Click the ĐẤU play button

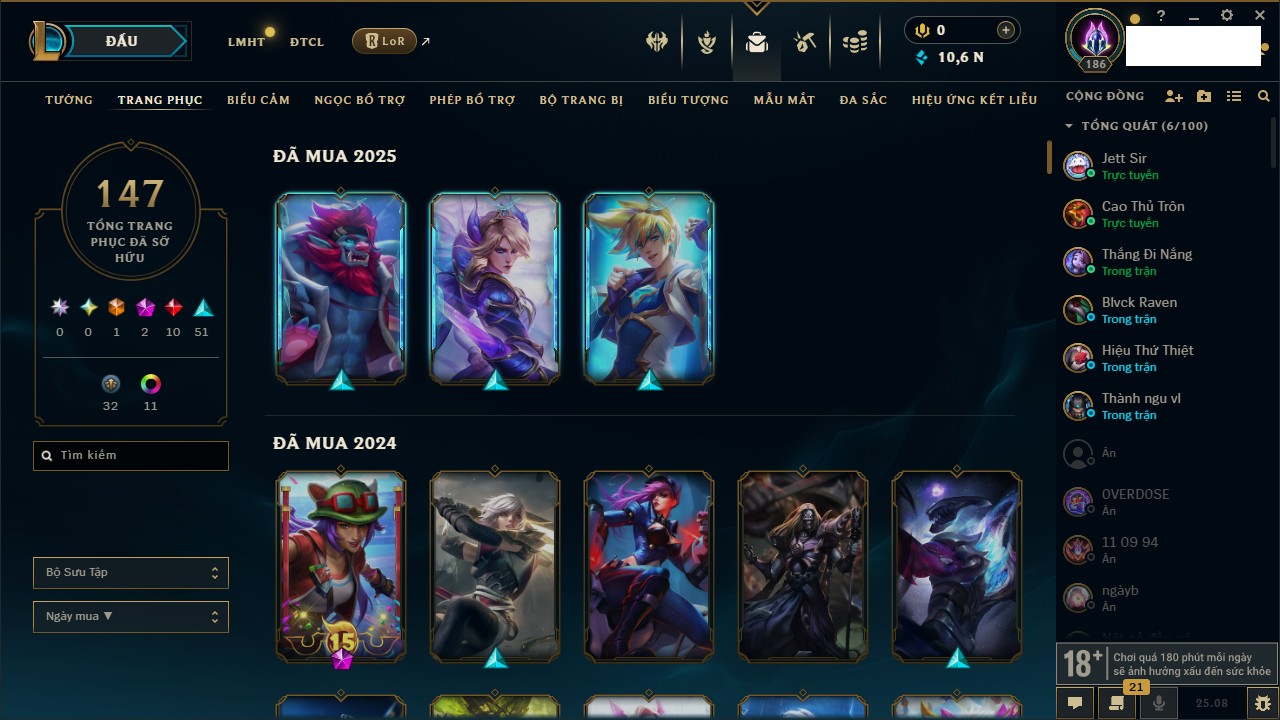(121, 41)
